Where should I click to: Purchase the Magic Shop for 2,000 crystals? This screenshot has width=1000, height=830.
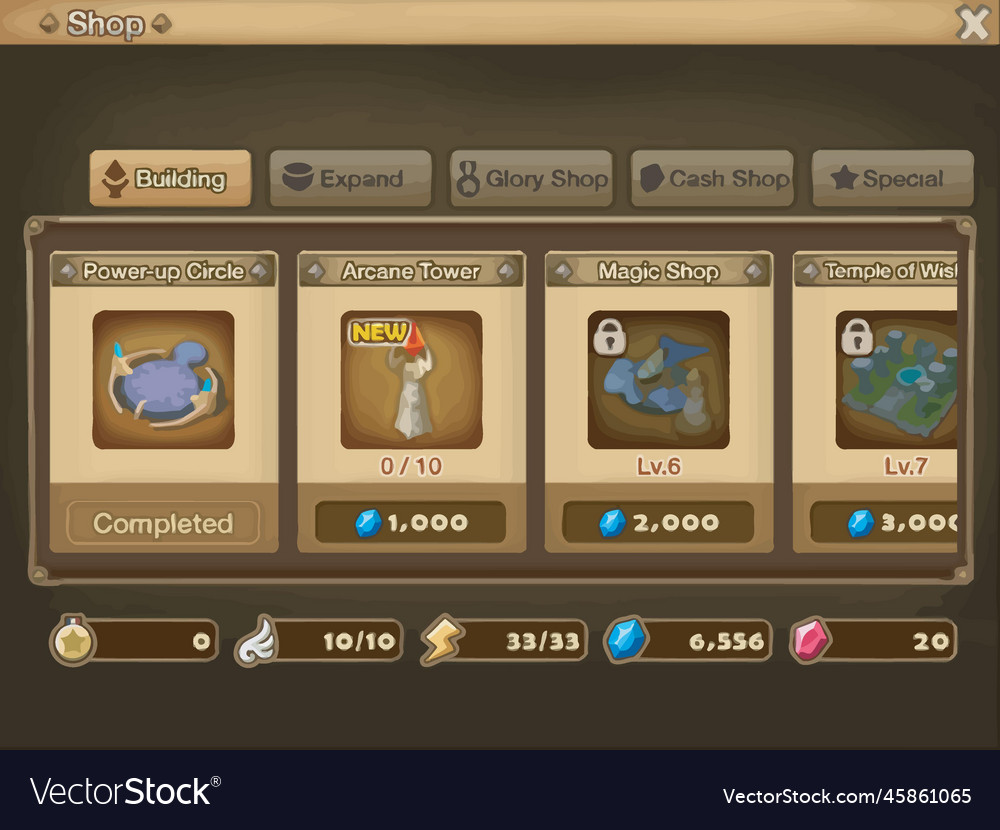click(x=658, y=522)
